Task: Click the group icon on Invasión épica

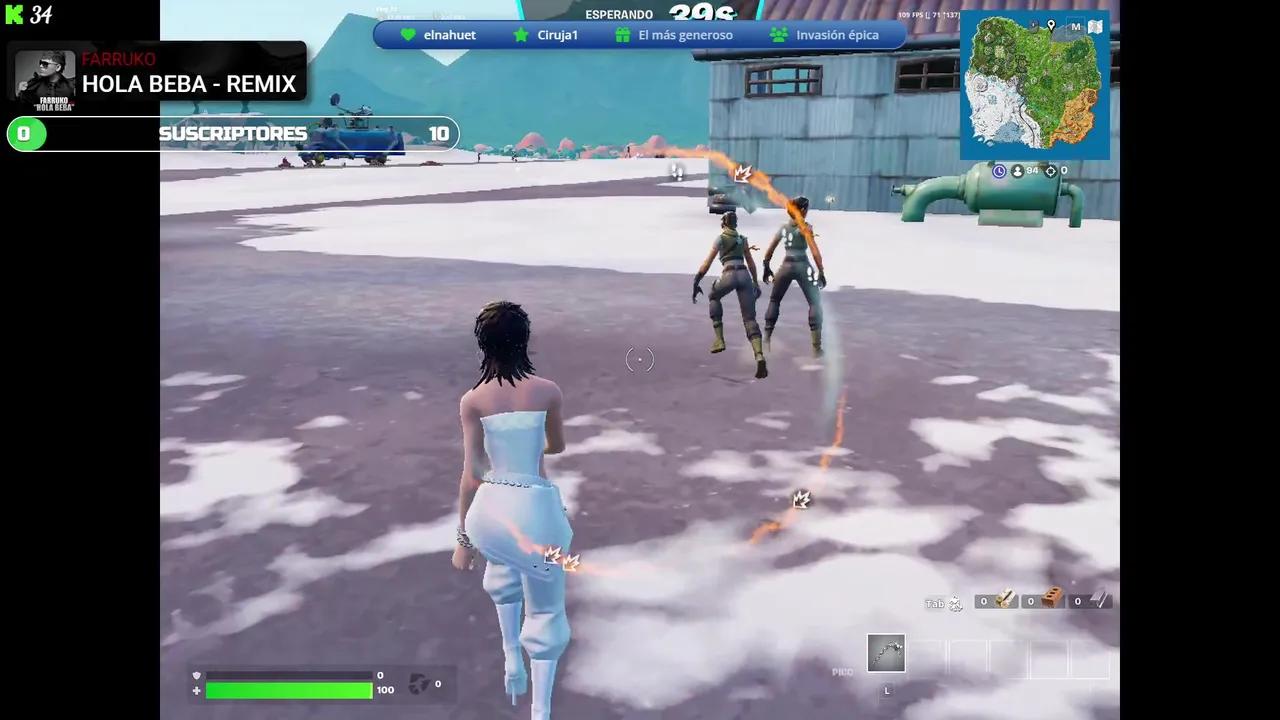Action: (779, 35)
